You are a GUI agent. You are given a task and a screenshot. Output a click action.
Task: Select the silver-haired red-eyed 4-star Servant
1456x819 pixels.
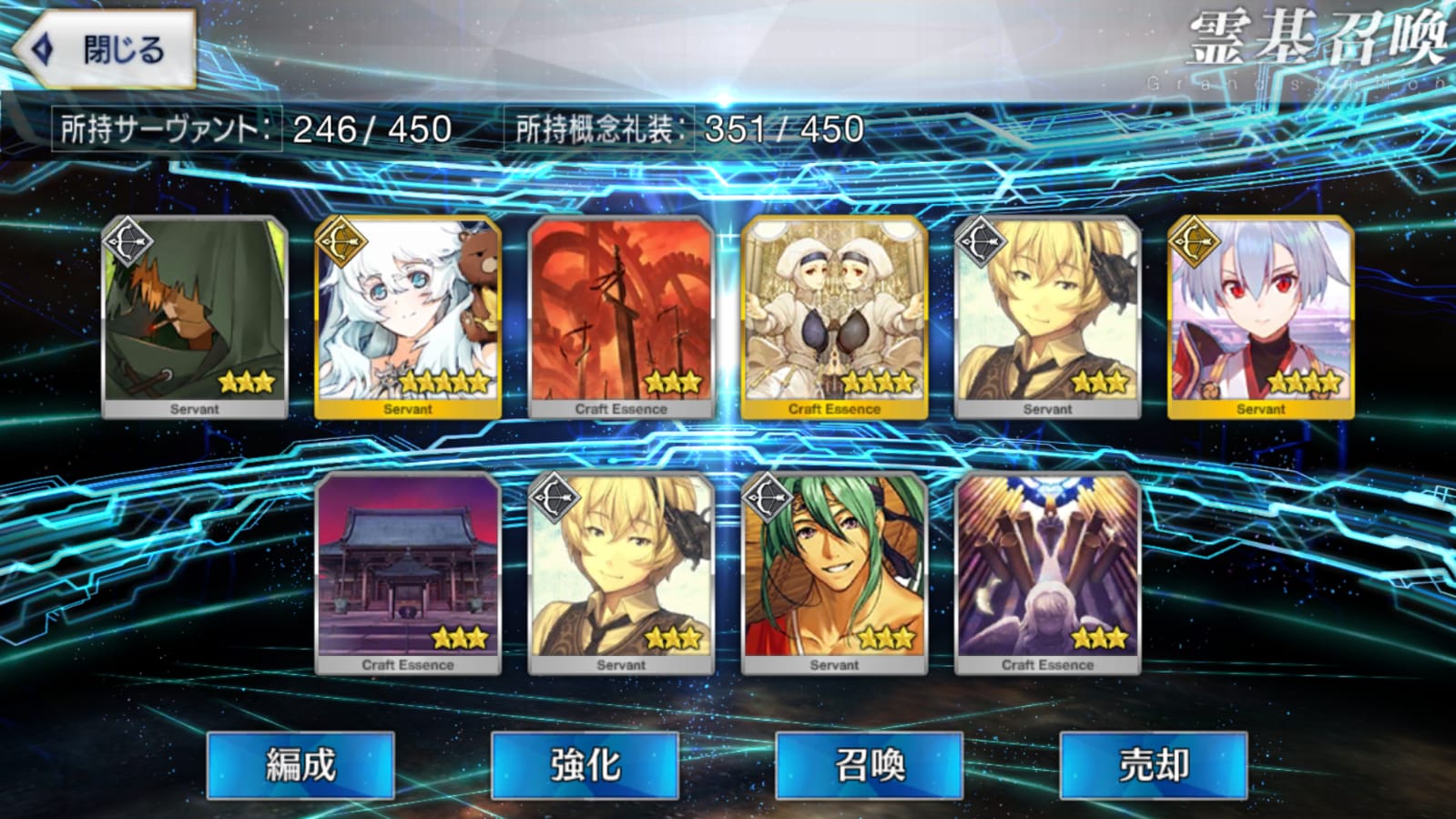(1260, 316)
